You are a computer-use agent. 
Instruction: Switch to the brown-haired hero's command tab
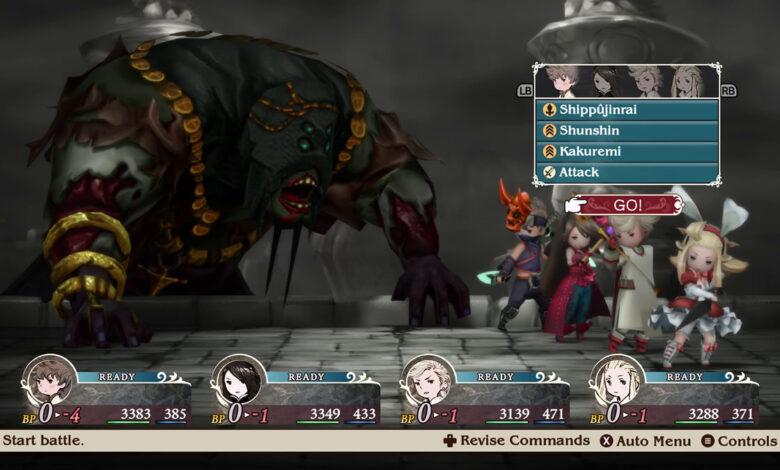(x=562, y=81)
